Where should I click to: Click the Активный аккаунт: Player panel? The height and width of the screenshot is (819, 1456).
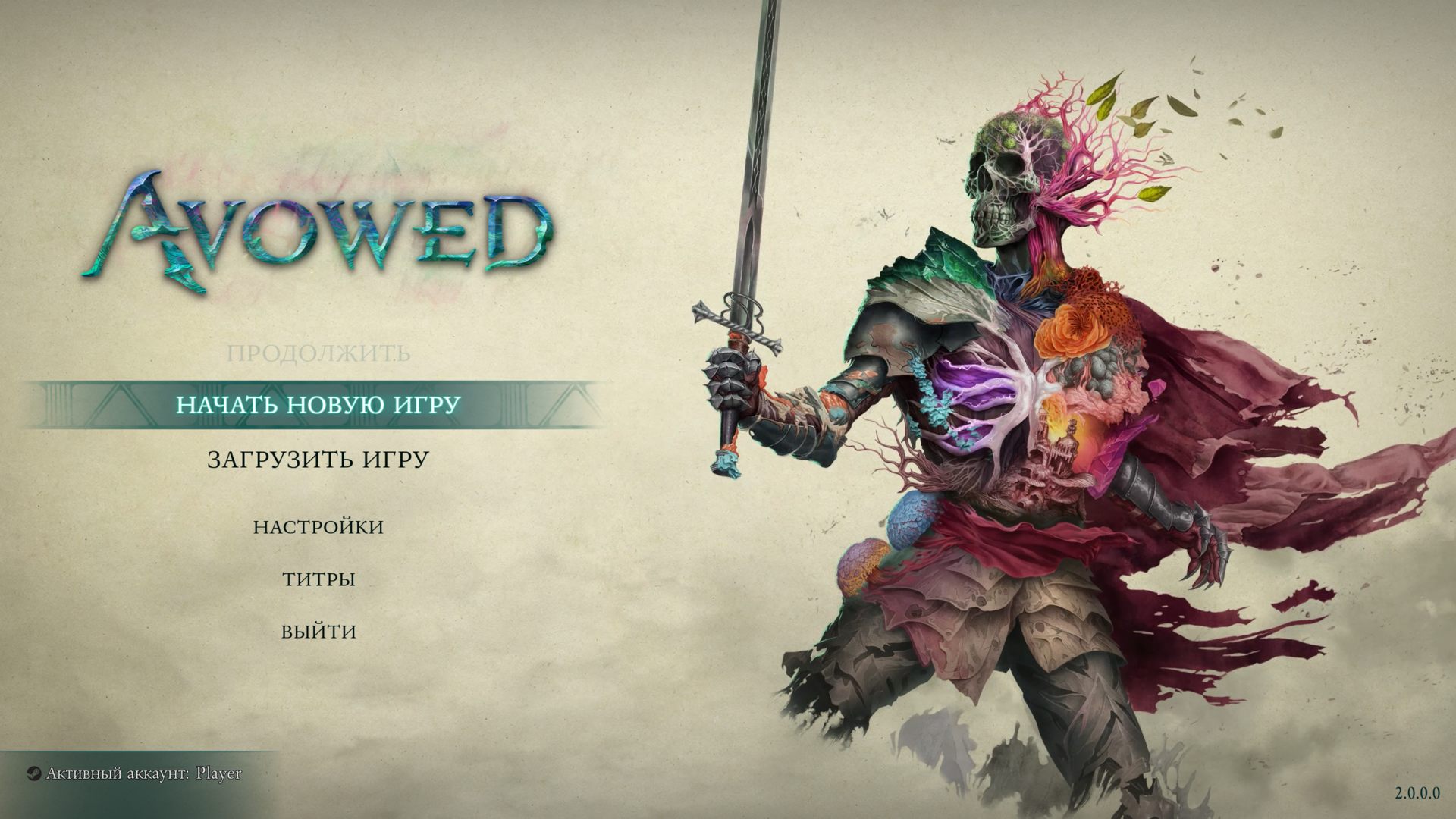[x=136, y=774]
